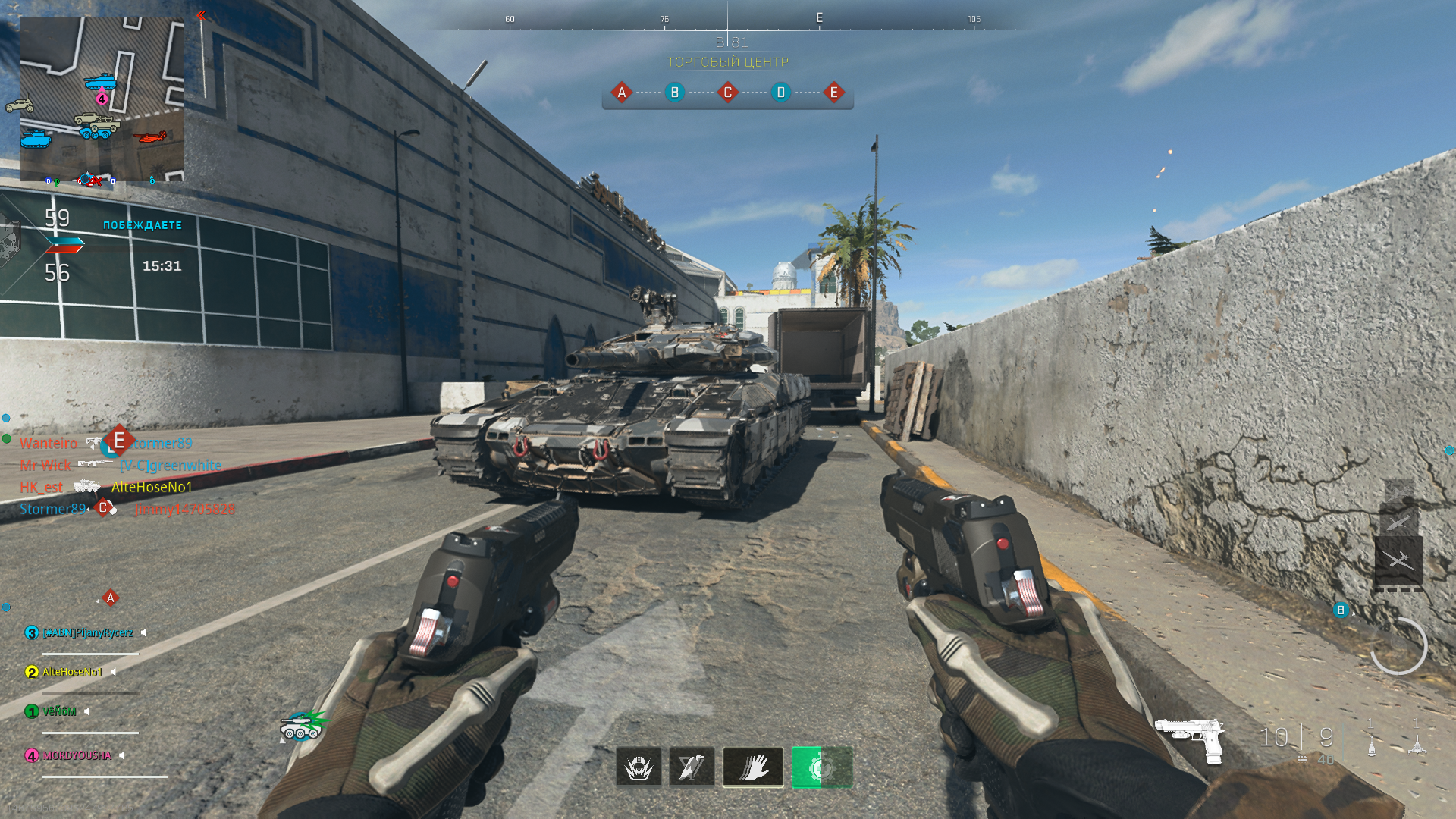Image resolution: width=1456 pixels, height=819 pixels.
Task: Select squad member MORDYOUSHA
Action: tap(77, 755)
